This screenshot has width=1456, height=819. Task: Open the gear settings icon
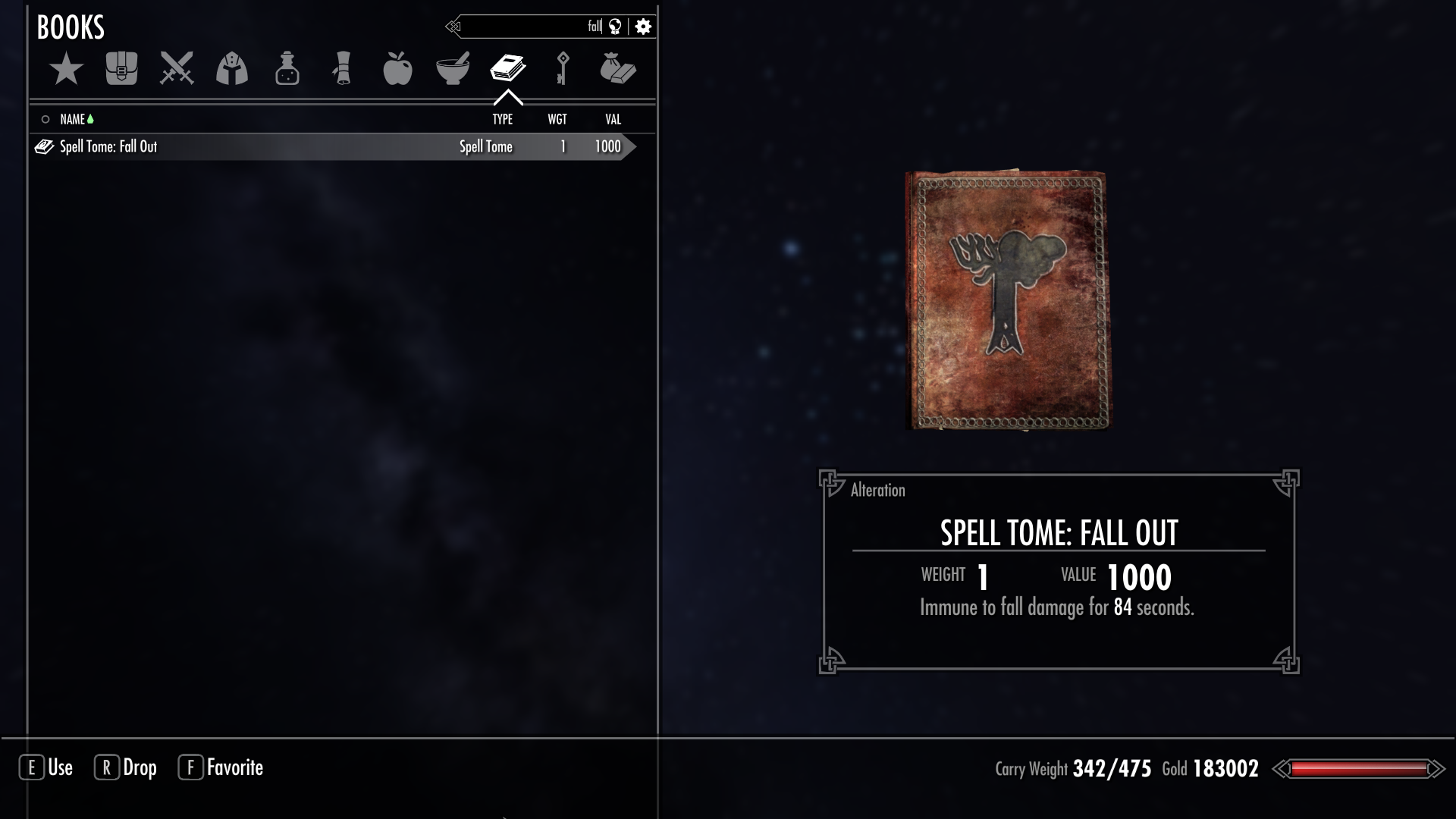[x=643, y=27]
